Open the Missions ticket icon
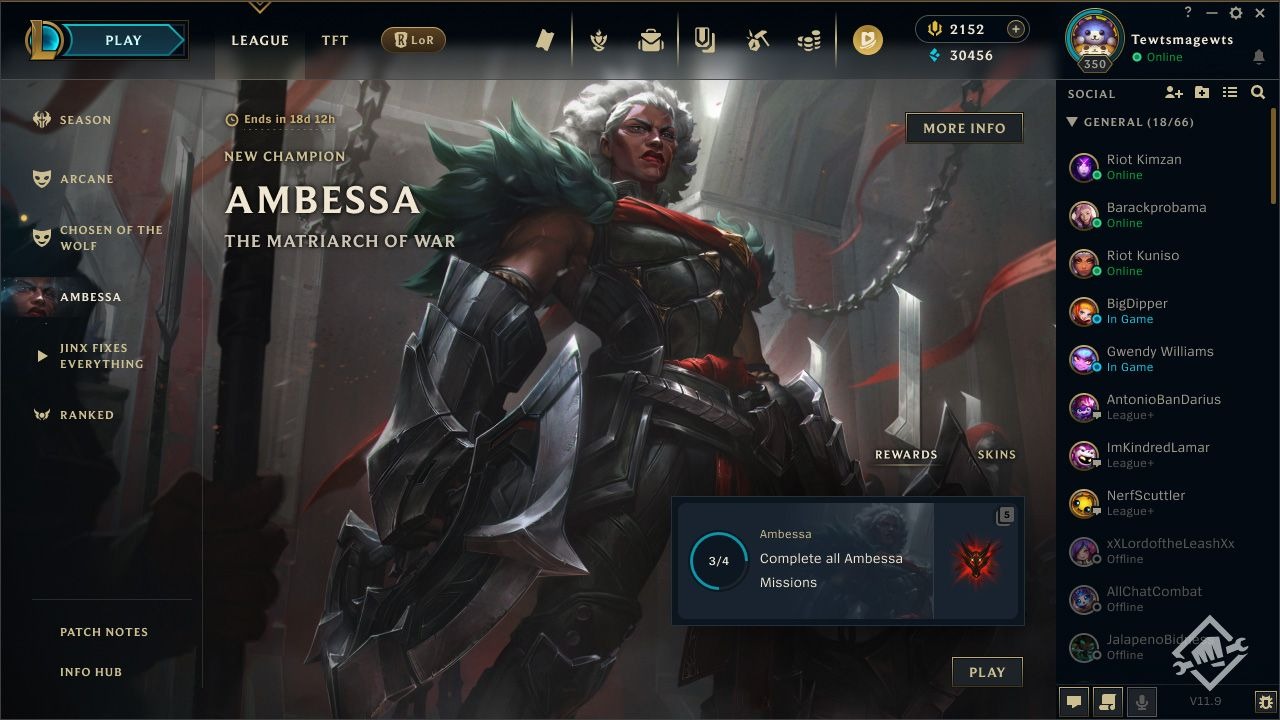The width and height of the screenshot is (1280, 720). point(544,38)
